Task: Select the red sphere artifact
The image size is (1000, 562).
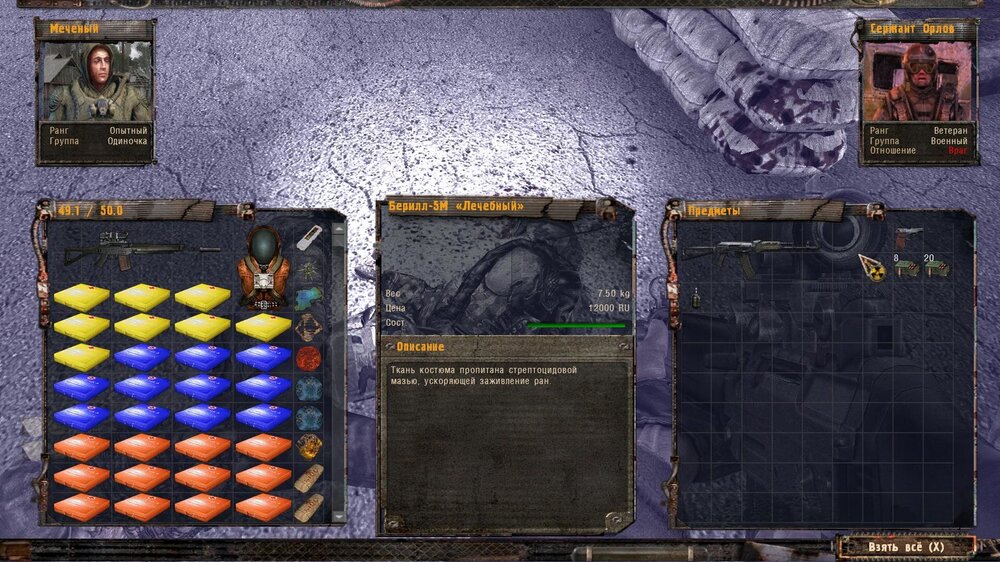Action: coord(308,357)
